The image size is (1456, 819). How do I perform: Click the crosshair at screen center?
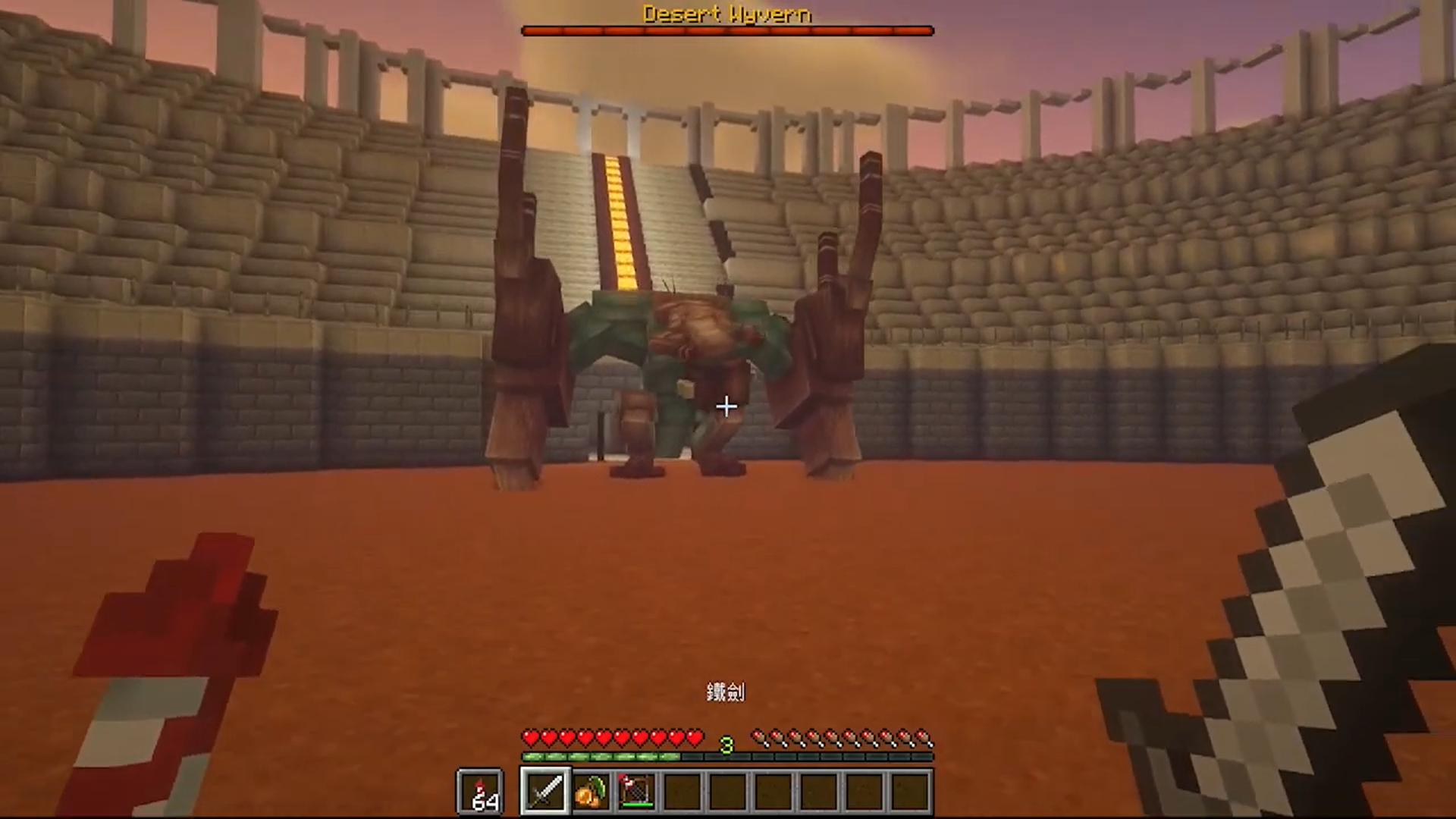click(x=726, y=407)
